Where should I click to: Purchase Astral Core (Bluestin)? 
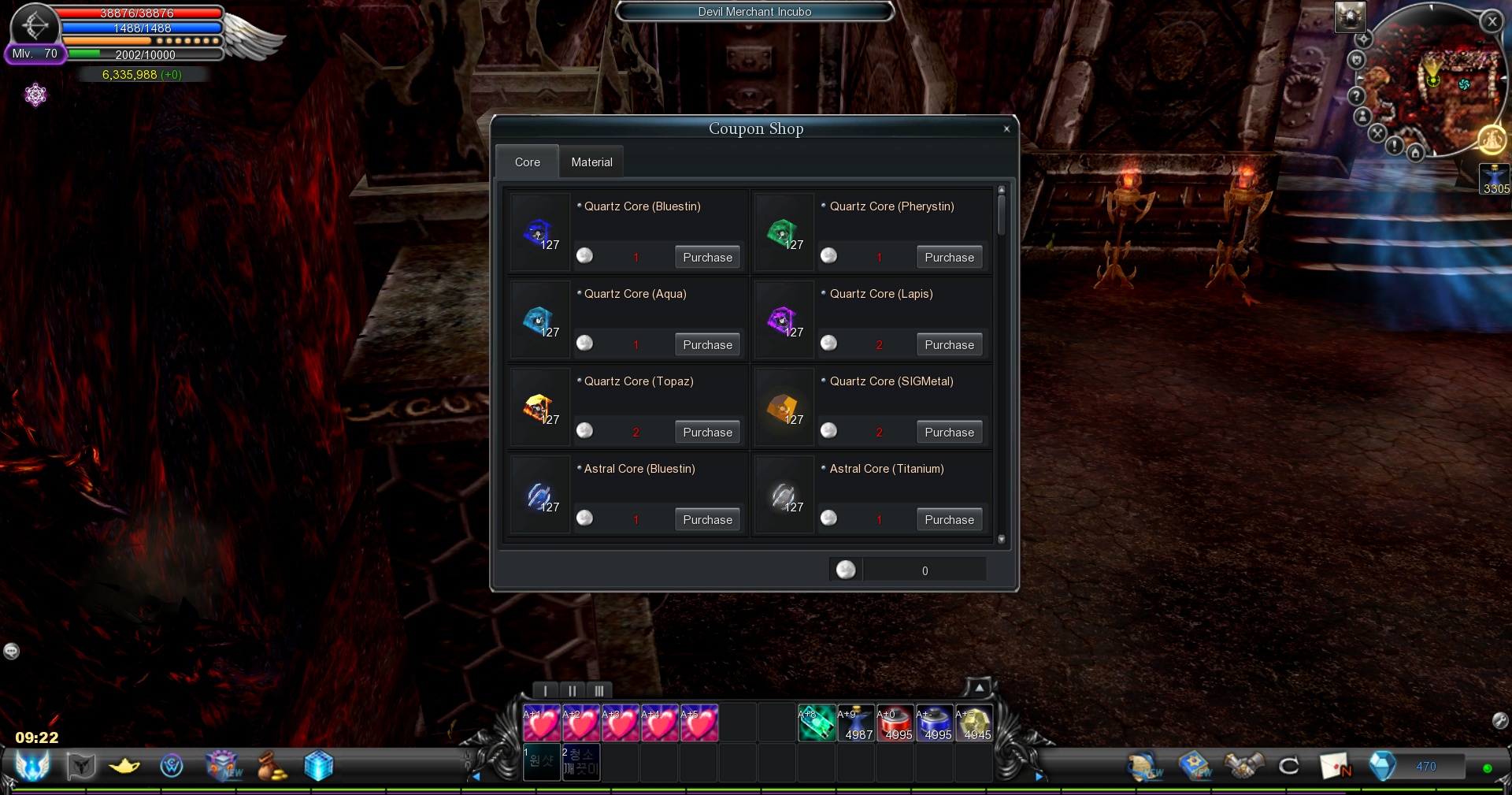pyautogui.click(x=707, y=520)
